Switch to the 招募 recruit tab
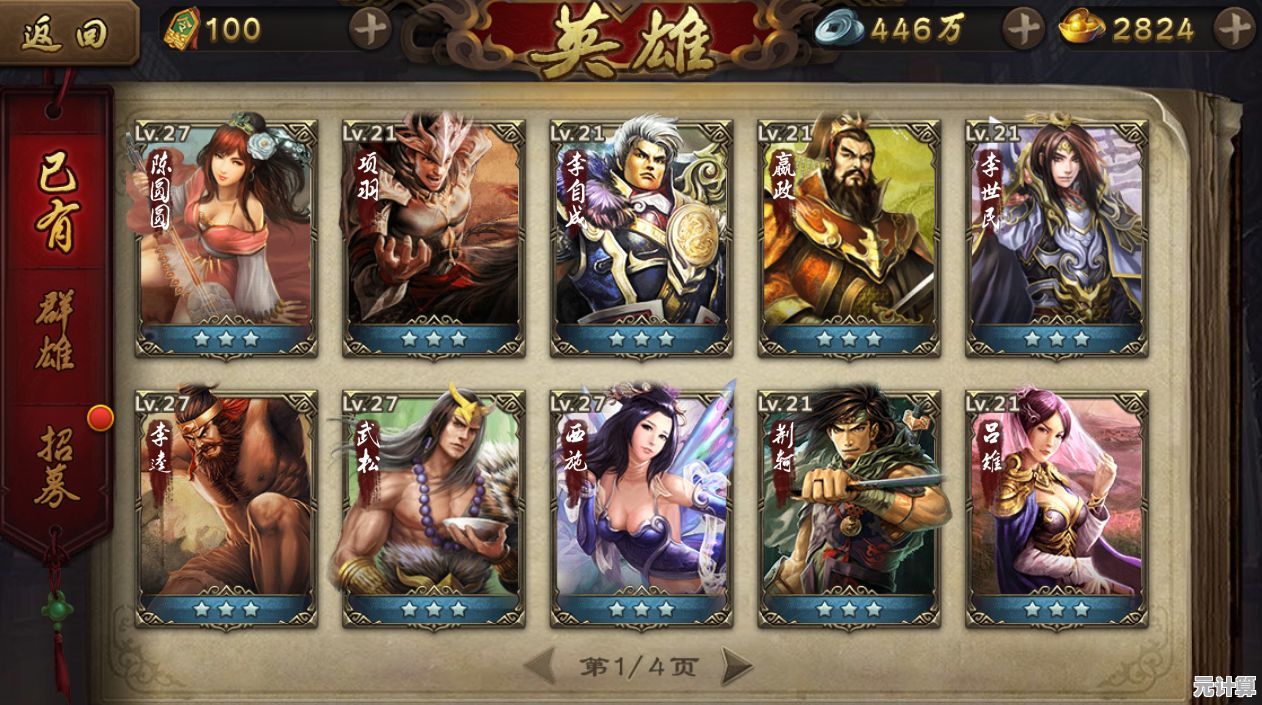 coord(56,466)
